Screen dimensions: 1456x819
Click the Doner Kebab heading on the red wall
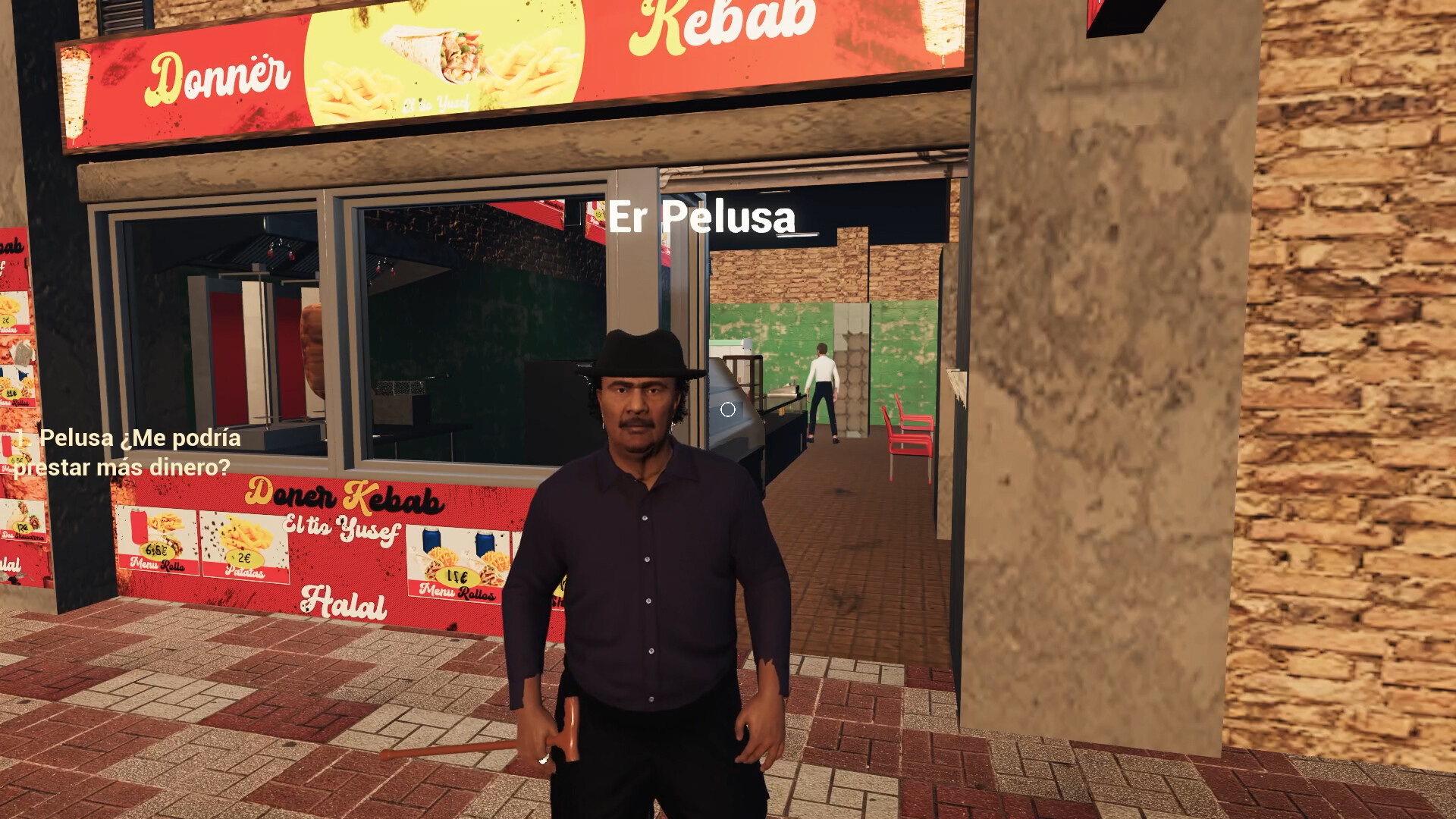341,497
